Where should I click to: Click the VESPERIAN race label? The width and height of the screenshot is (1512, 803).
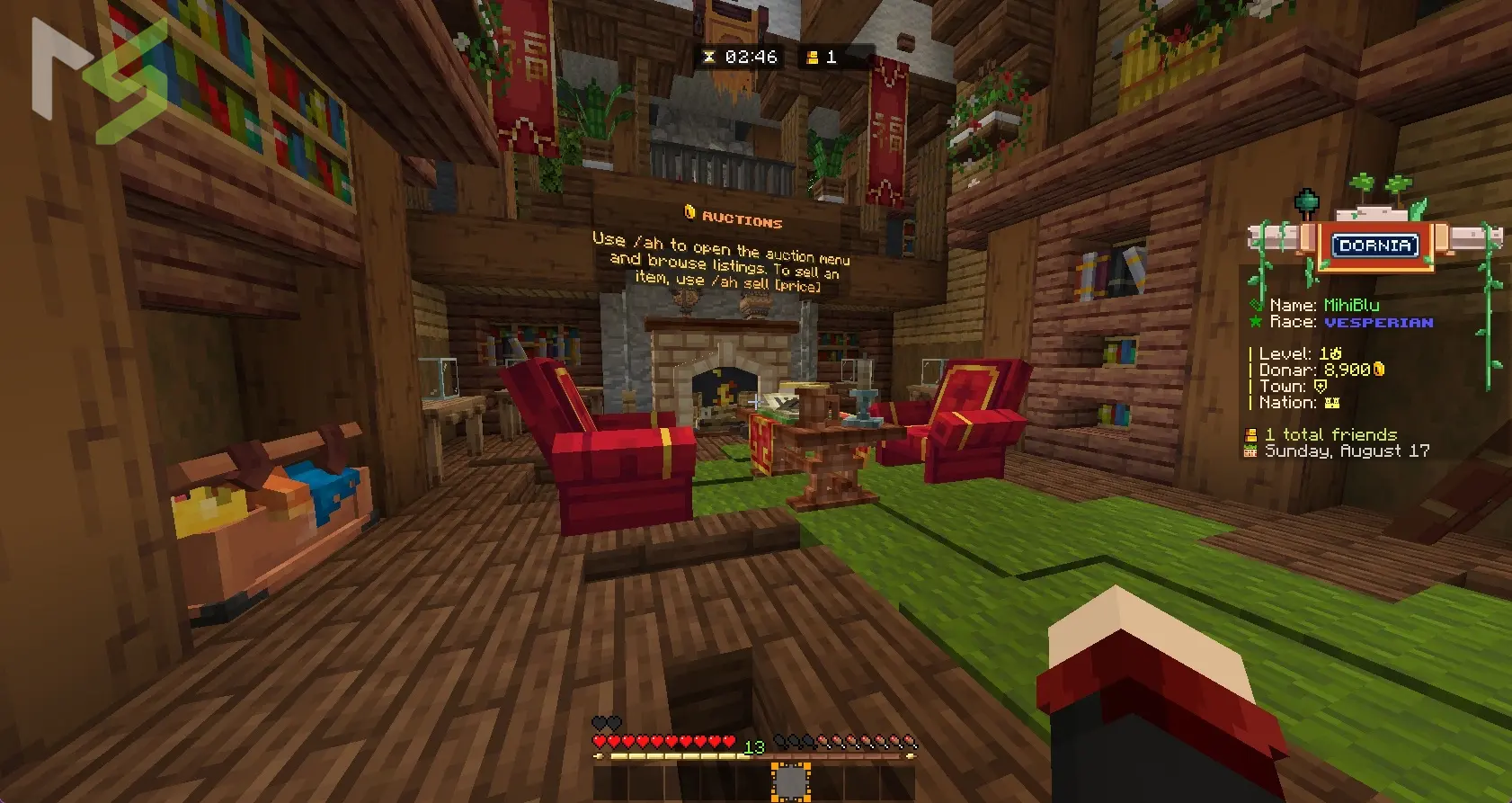coord(1379,322)
